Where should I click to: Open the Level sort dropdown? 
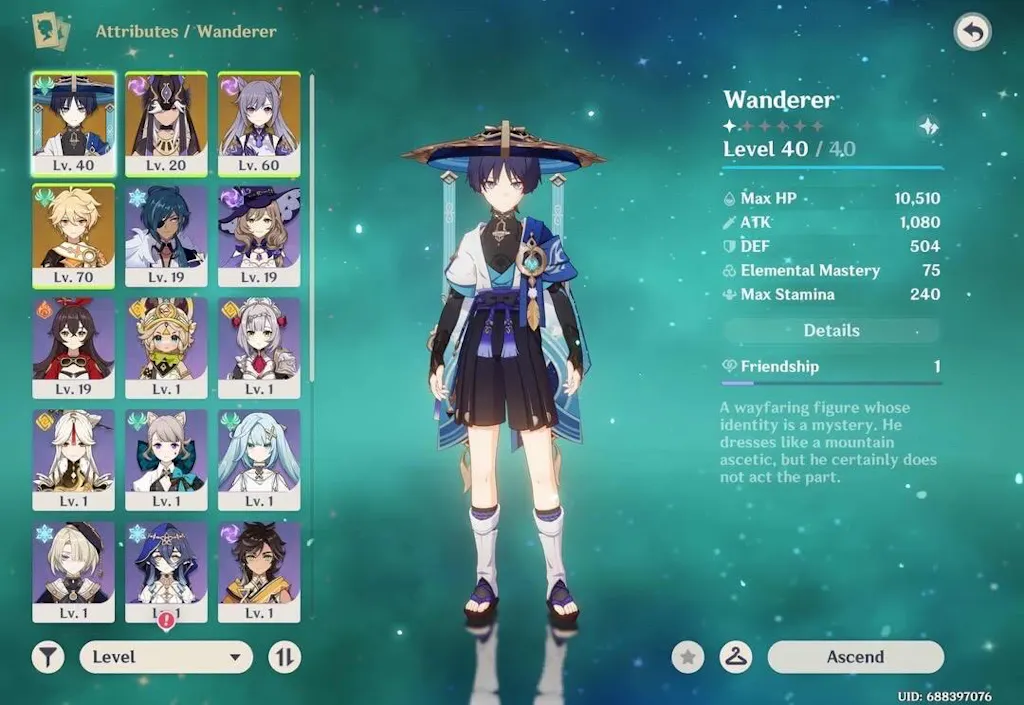[x=166, y=657]
